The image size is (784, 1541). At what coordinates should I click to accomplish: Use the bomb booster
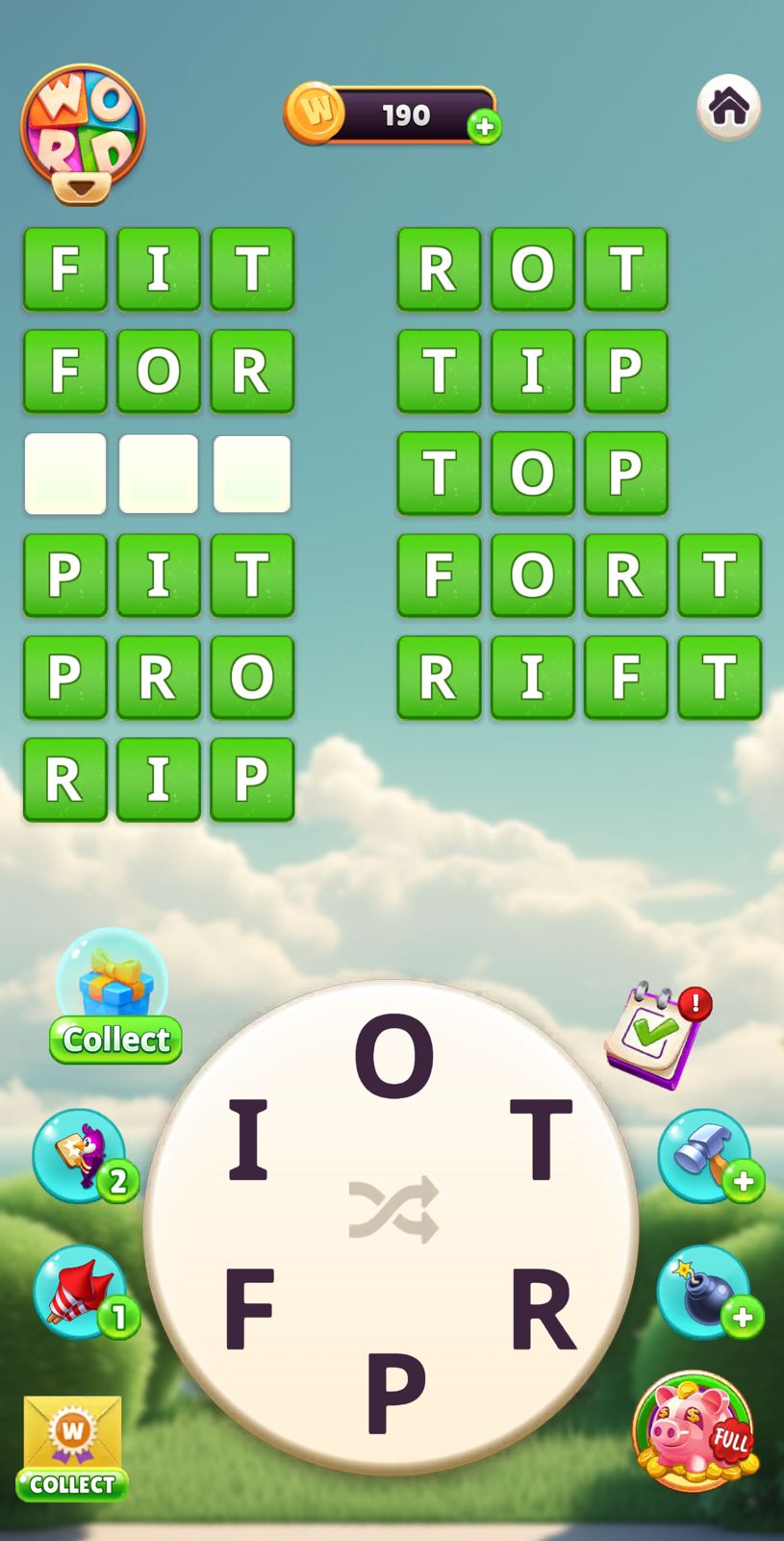coord(707,1292)
